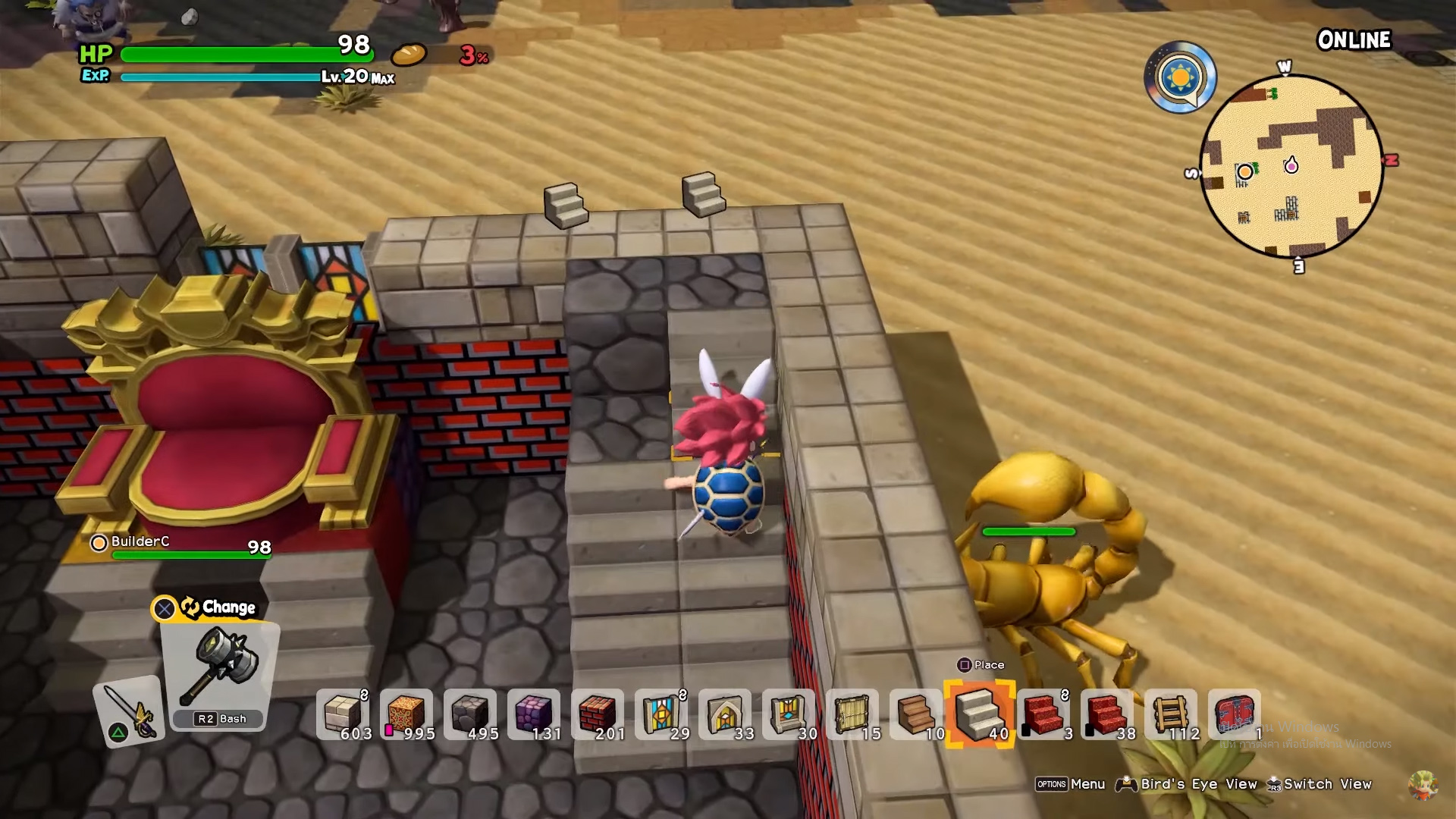Select the straw door slot
The width and height of the screenshot is (1456, 819).
[852, 714]
